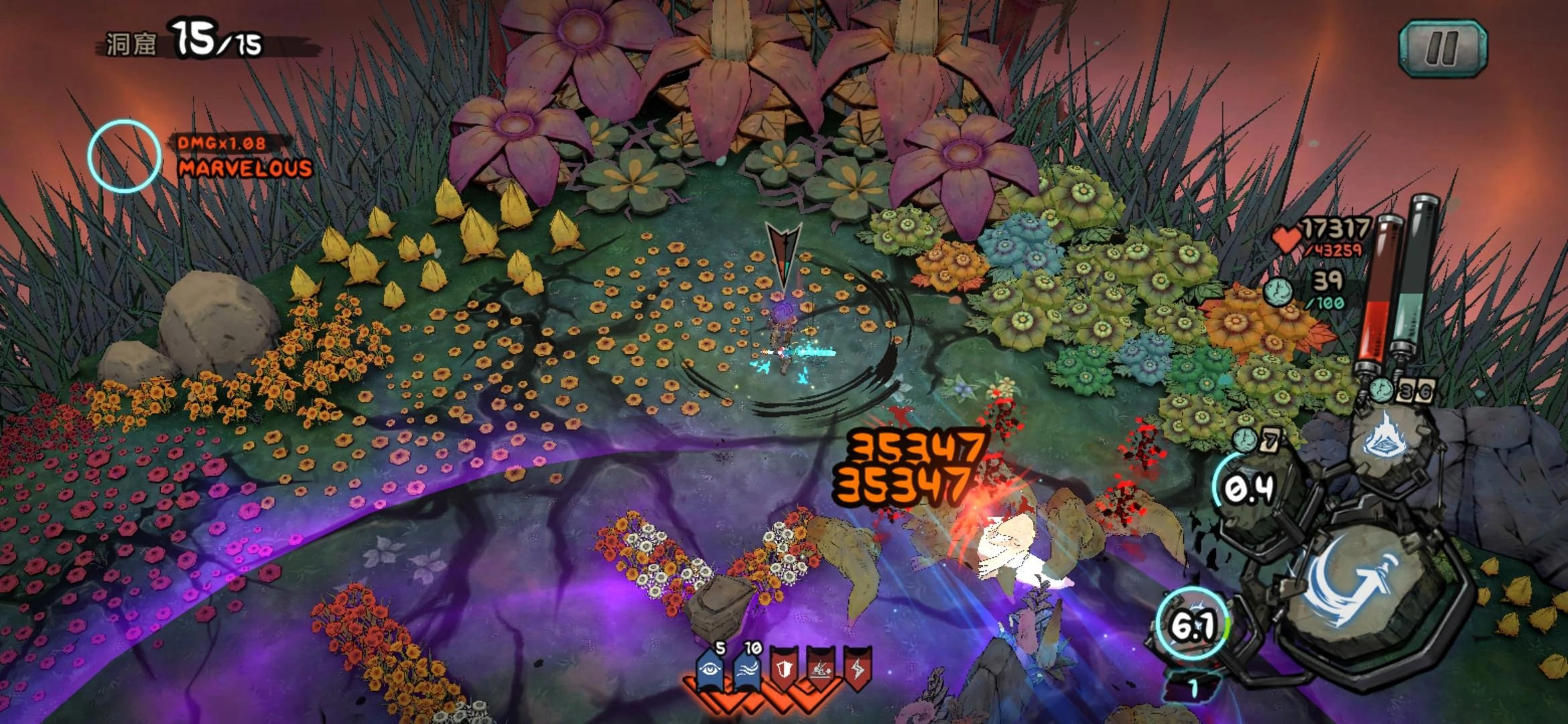Use the skill with 6.1 cooldown timer
Image resolution: width=1568 pixels, height=724 pixels.
pos(1194,626)
